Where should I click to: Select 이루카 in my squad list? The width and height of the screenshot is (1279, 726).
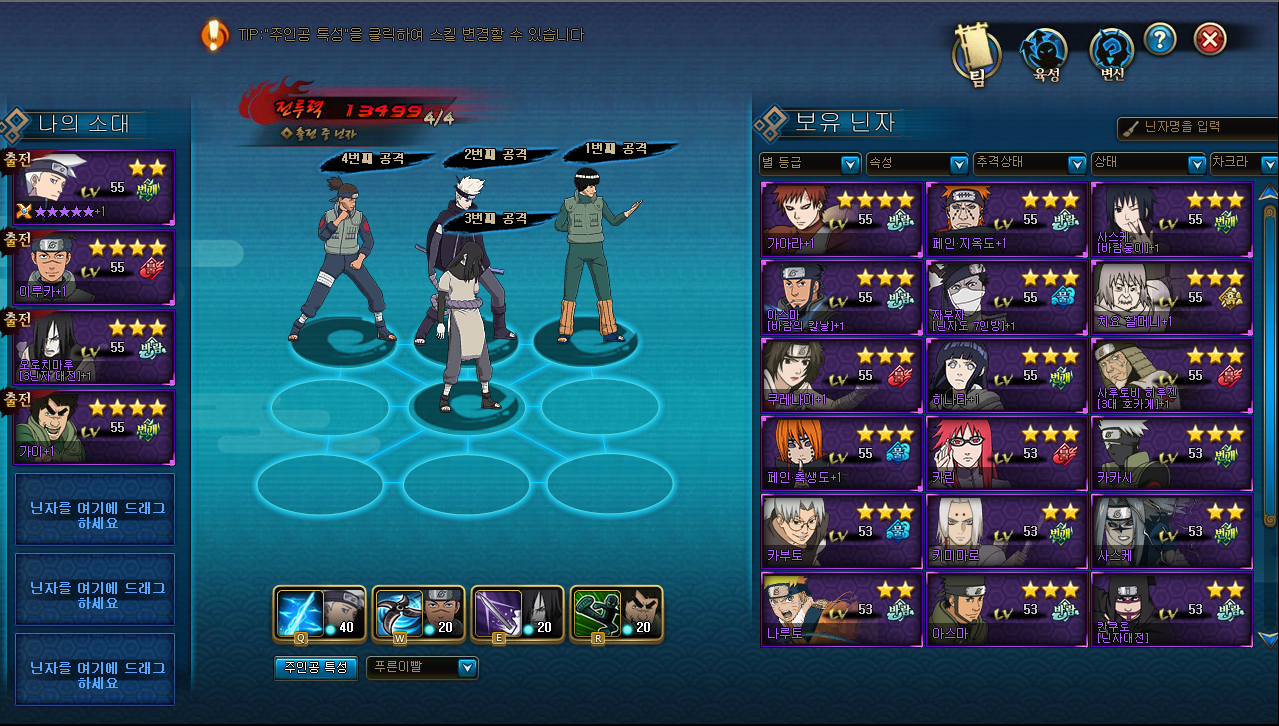point(96,268)
